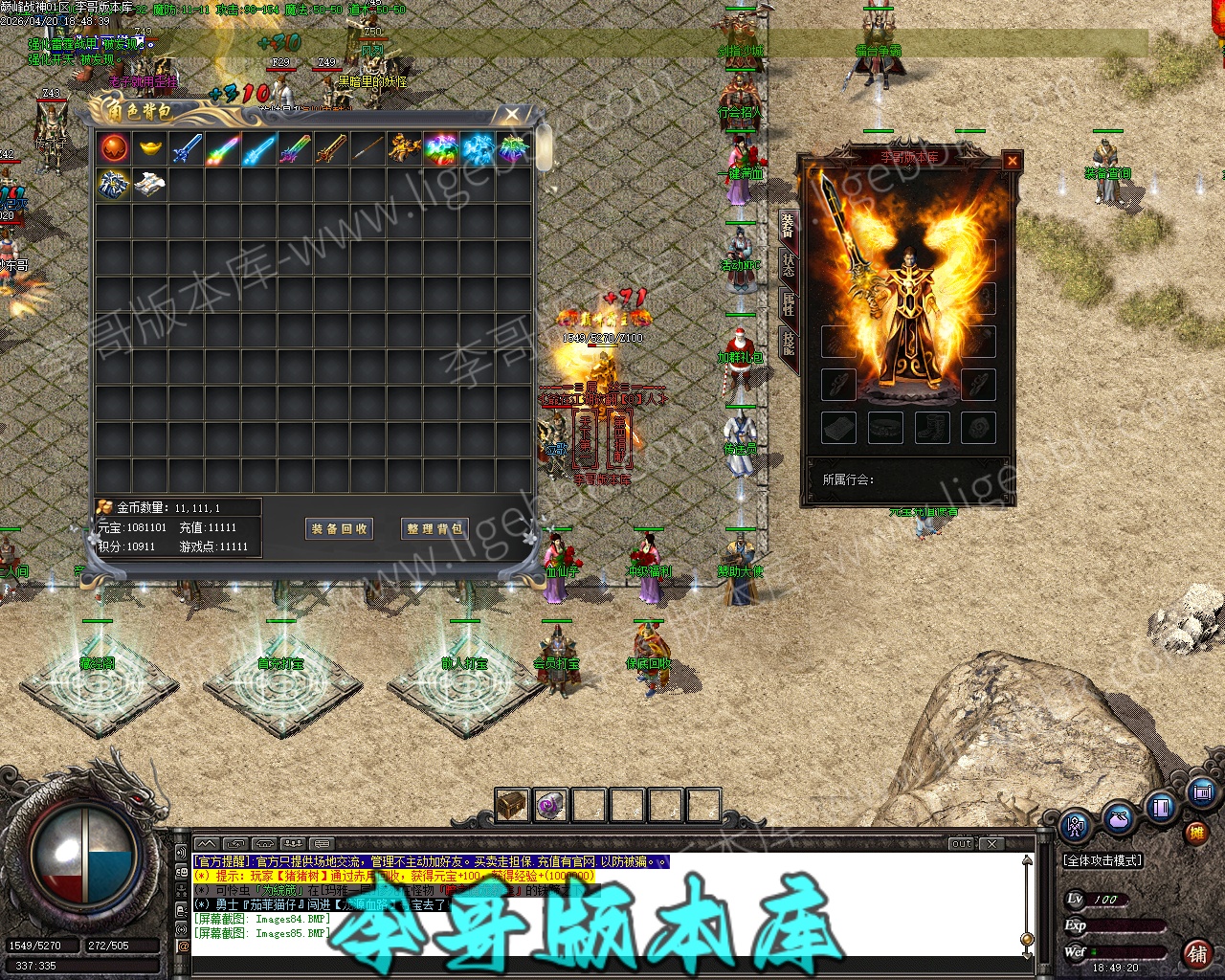Open the 属性 attributes tab
The image size is (1225, 980).
(789, 303)
